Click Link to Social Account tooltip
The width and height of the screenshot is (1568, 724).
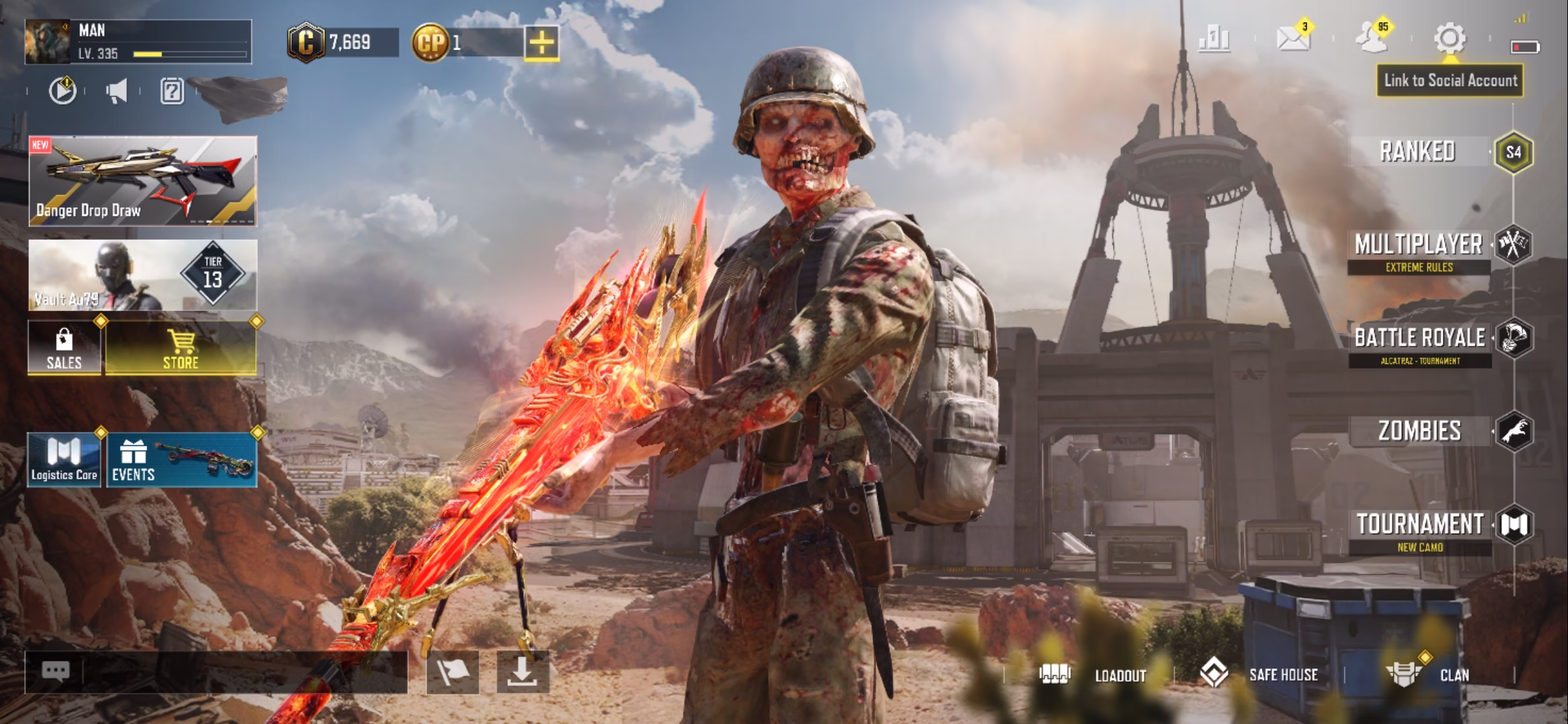(1450, 81)
